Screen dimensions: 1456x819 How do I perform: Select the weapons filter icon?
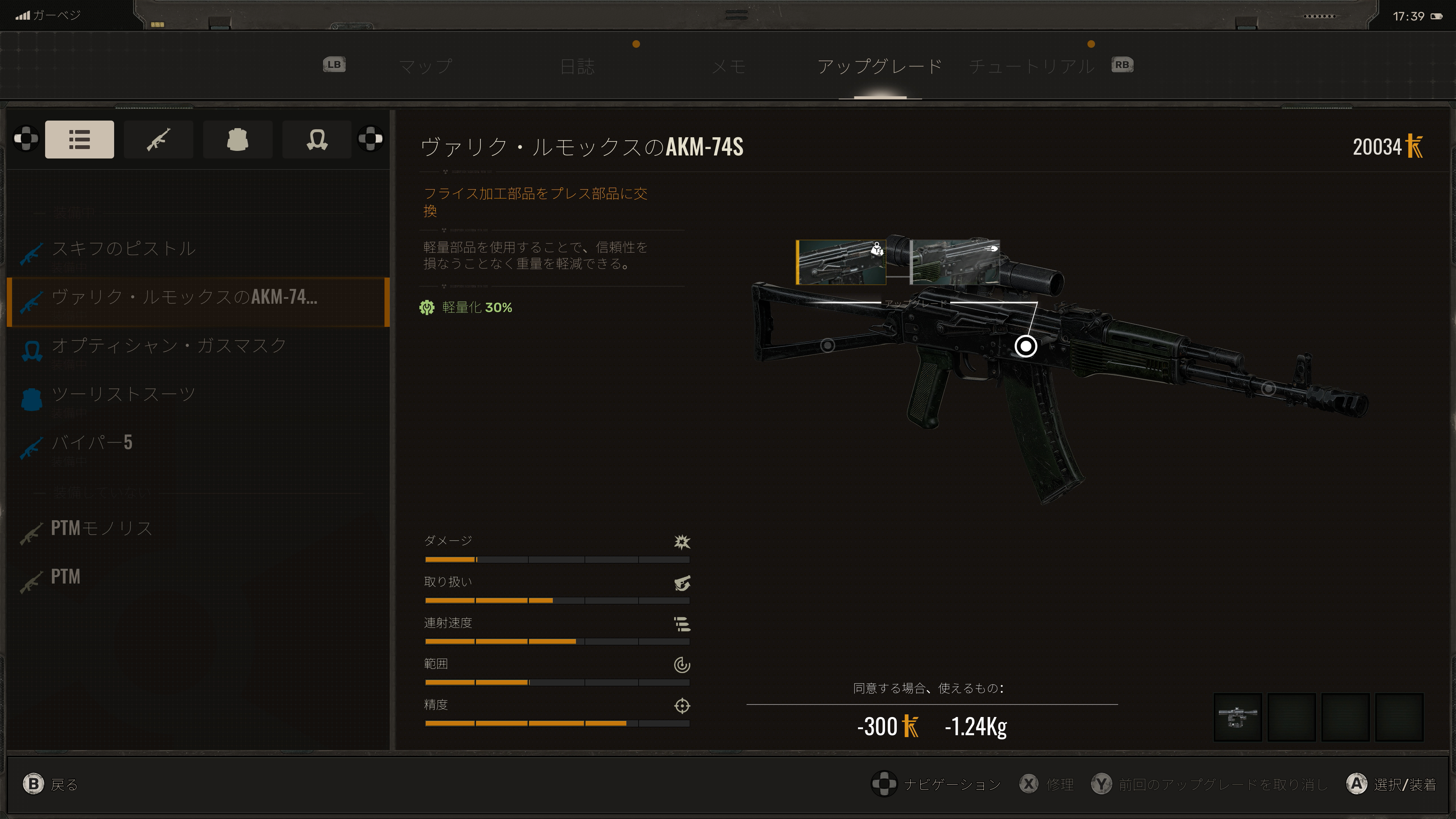click(158, 139)
